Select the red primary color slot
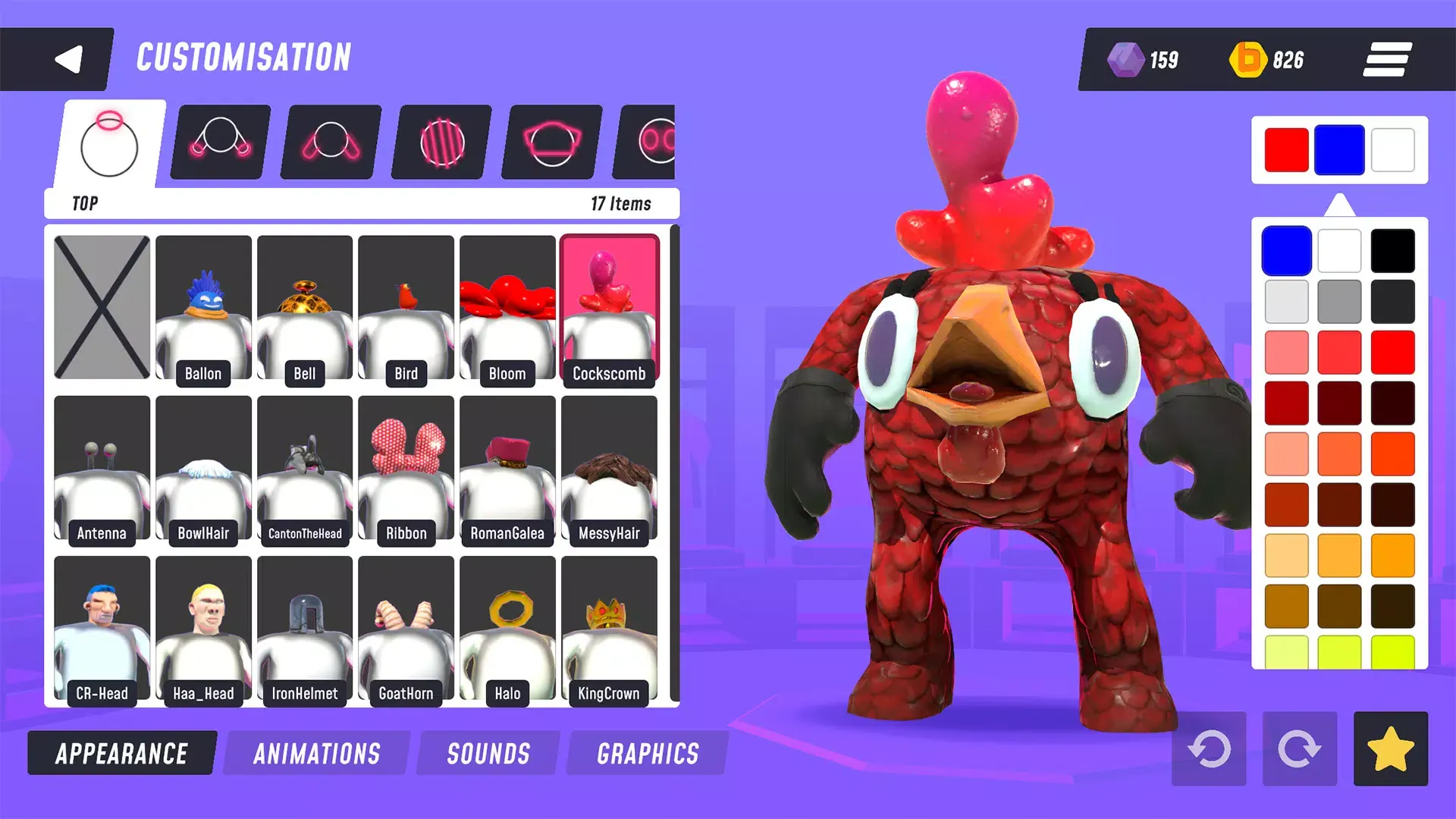Image resolution: width=1456 pixels, height=819 pixels. coord(1286,150)
